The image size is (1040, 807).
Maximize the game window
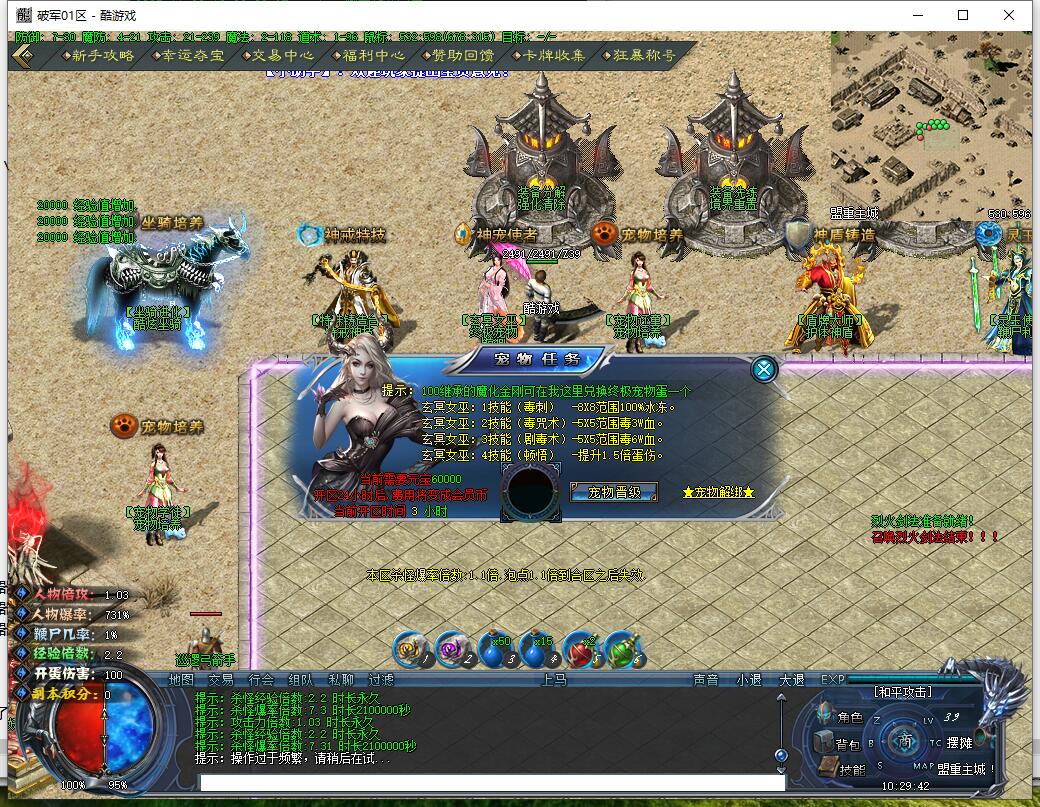(963, 15)
